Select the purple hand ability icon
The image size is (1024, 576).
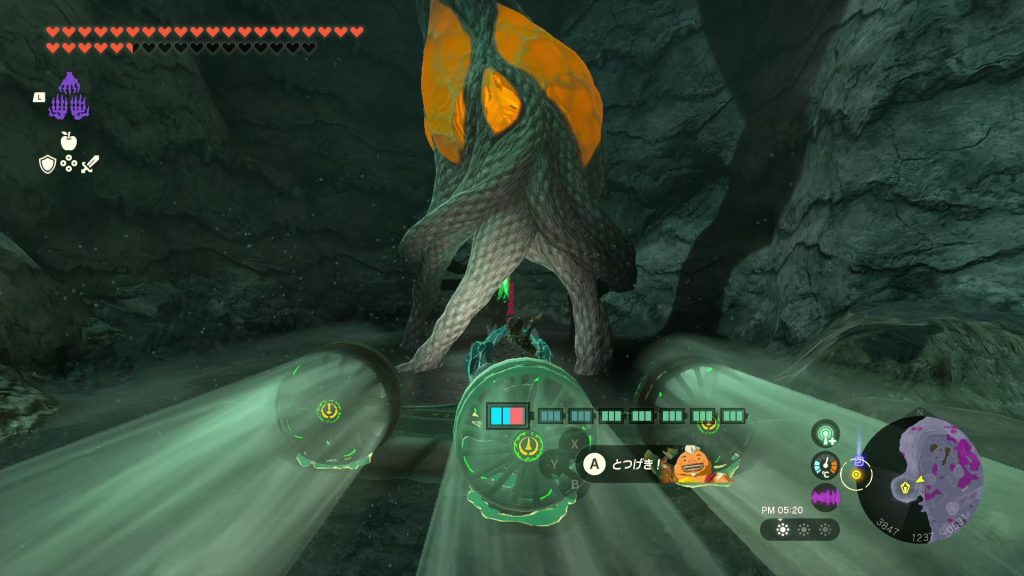click(x=70, y=98)
